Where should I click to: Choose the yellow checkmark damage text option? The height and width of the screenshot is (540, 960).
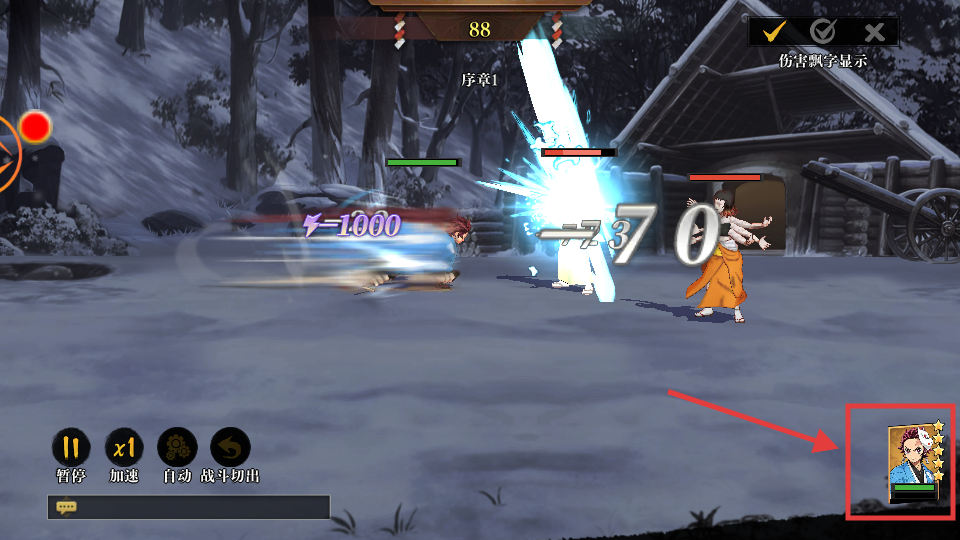tap(773, 32)
